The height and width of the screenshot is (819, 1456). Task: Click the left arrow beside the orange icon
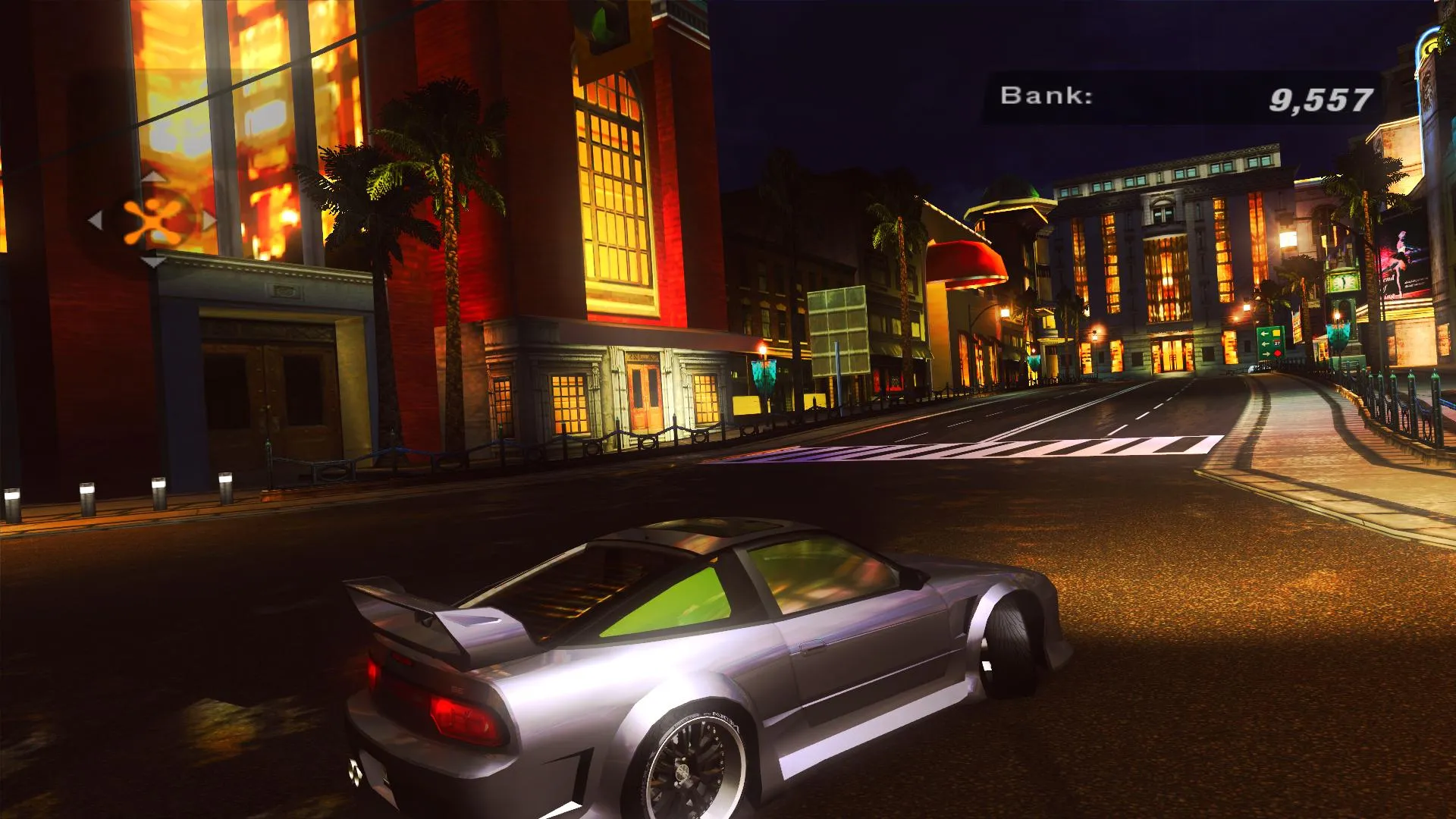coord(96,221)
